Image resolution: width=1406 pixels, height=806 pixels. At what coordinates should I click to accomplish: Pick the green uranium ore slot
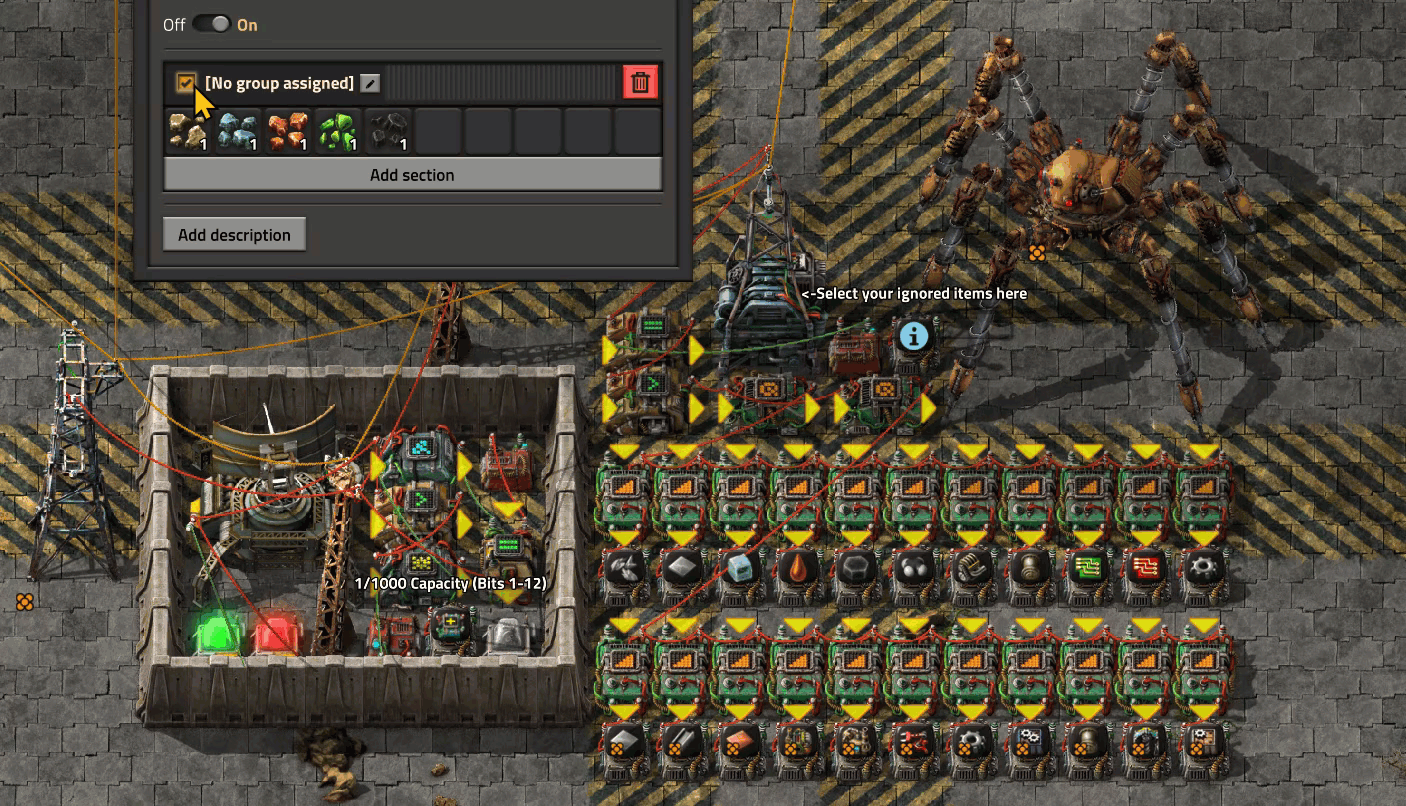pos(338,131)
